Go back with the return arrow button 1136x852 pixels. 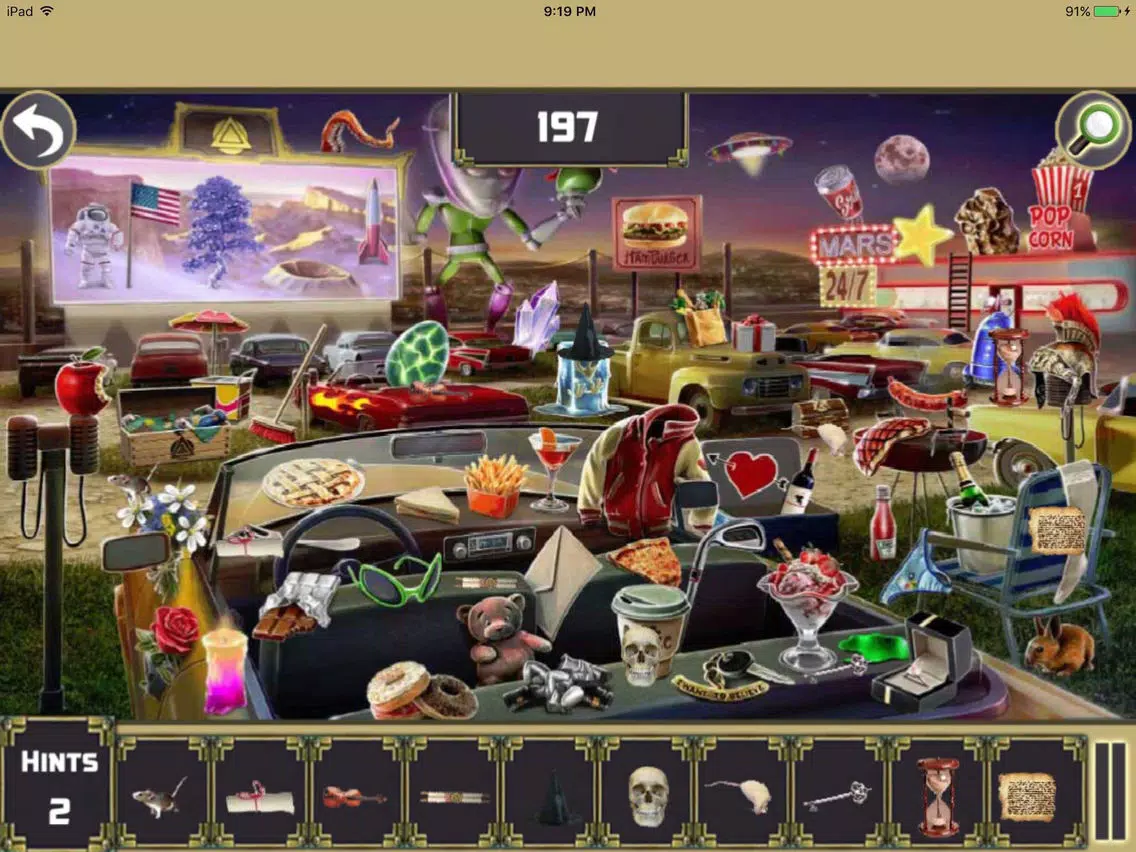[x=38, y=130]
